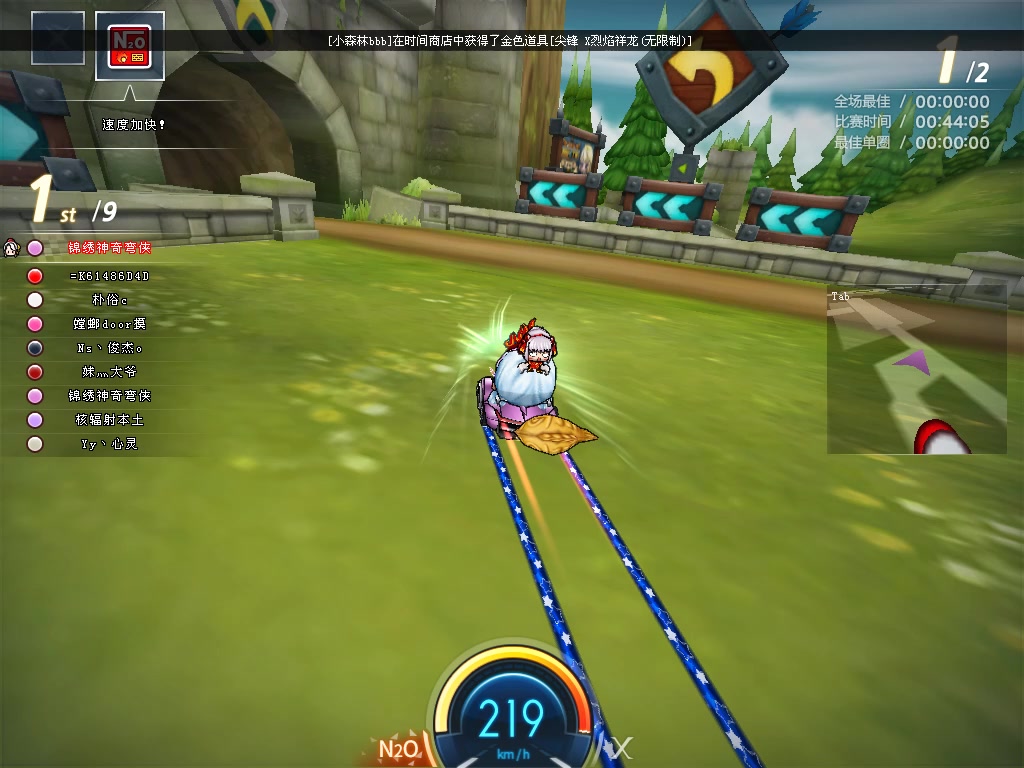The height and width of the screenshot is (768, 1024).
Task: Select player Yy、心灵 in the ranking list
Action: pyautogui.click(x=109, y=444)
